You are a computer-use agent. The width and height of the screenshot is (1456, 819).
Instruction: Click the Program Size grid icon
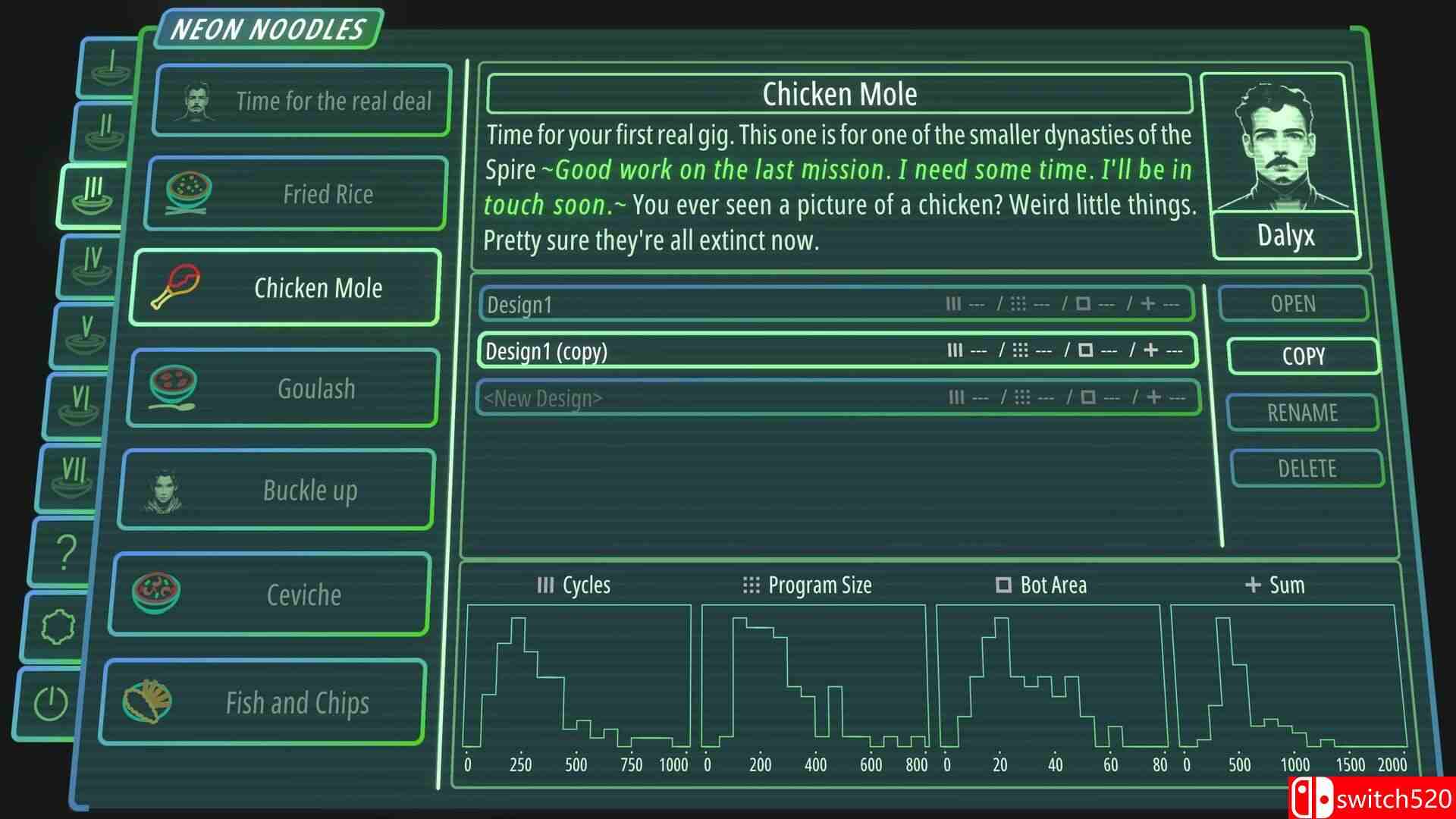[751, 585]
